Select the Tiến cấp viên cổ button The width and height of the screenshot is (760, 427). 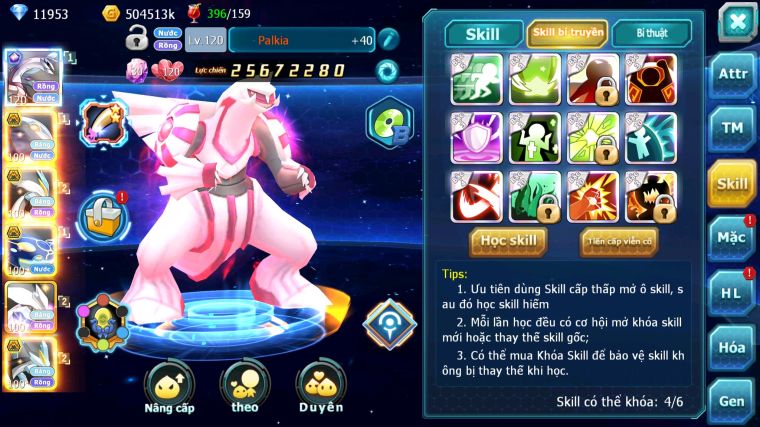(619, 240)
